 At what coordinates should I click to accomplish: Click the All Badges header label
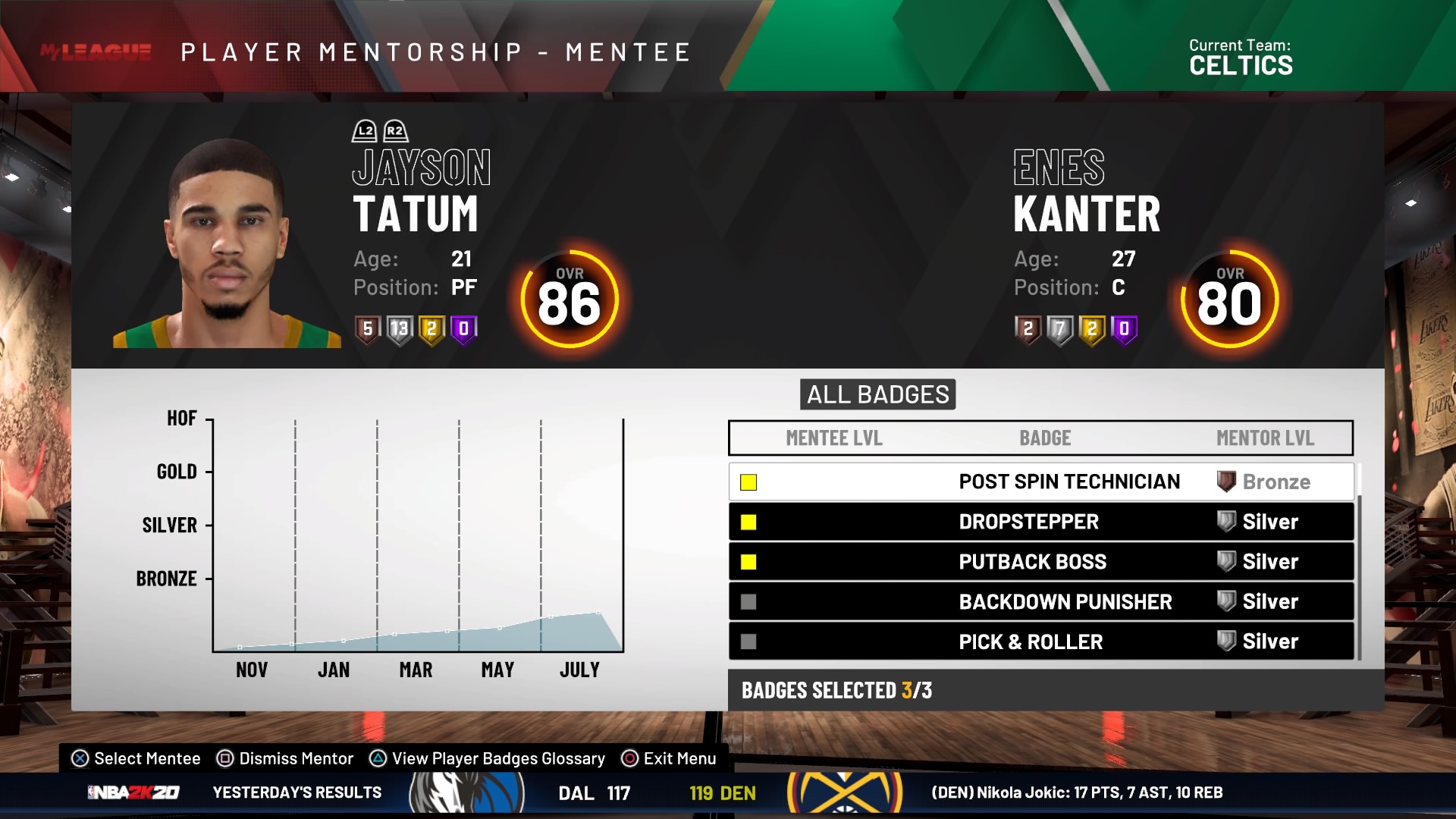tap(877, 394)
